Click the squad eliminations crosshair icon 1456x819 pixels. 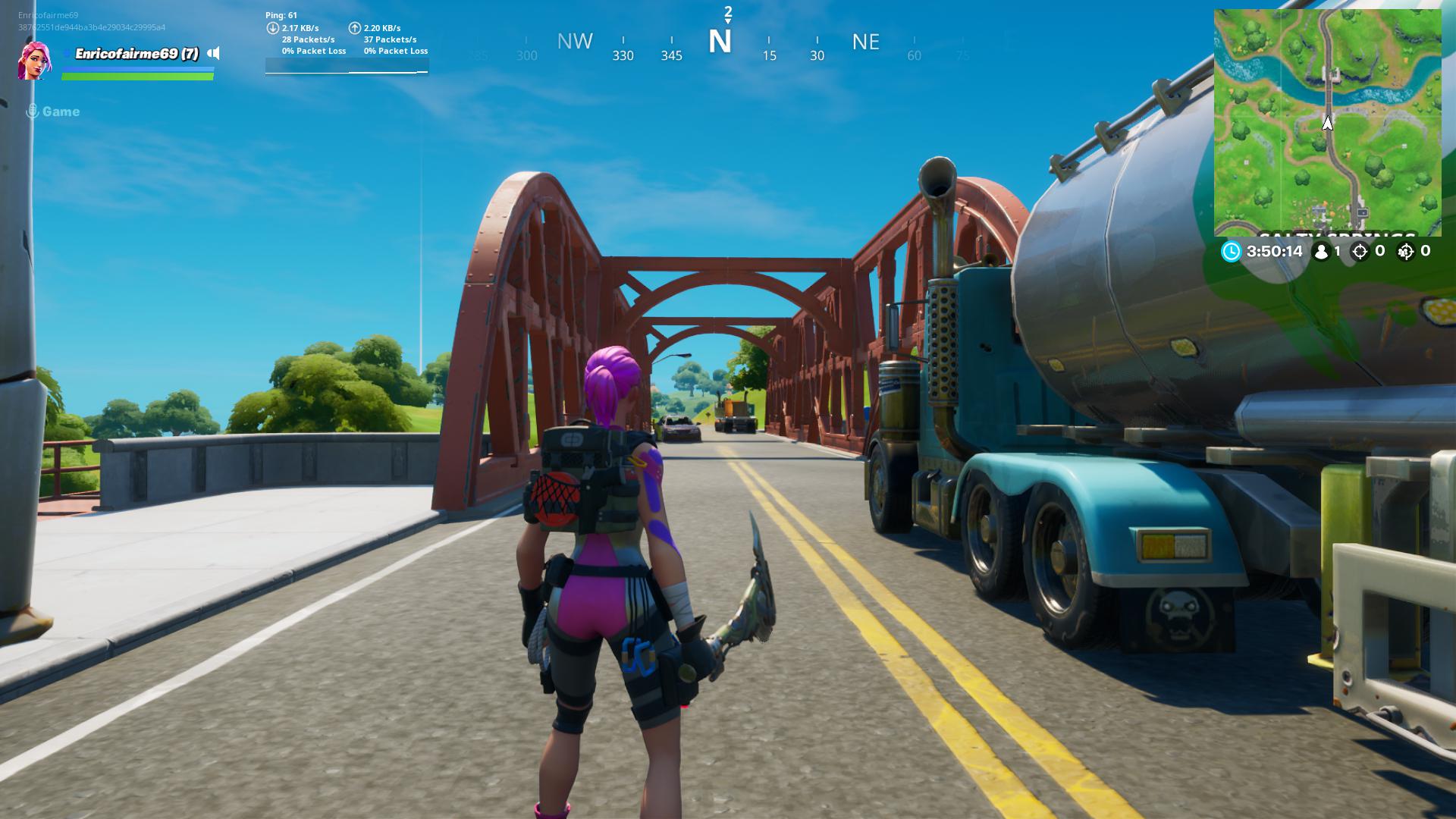coord(1408,251)
